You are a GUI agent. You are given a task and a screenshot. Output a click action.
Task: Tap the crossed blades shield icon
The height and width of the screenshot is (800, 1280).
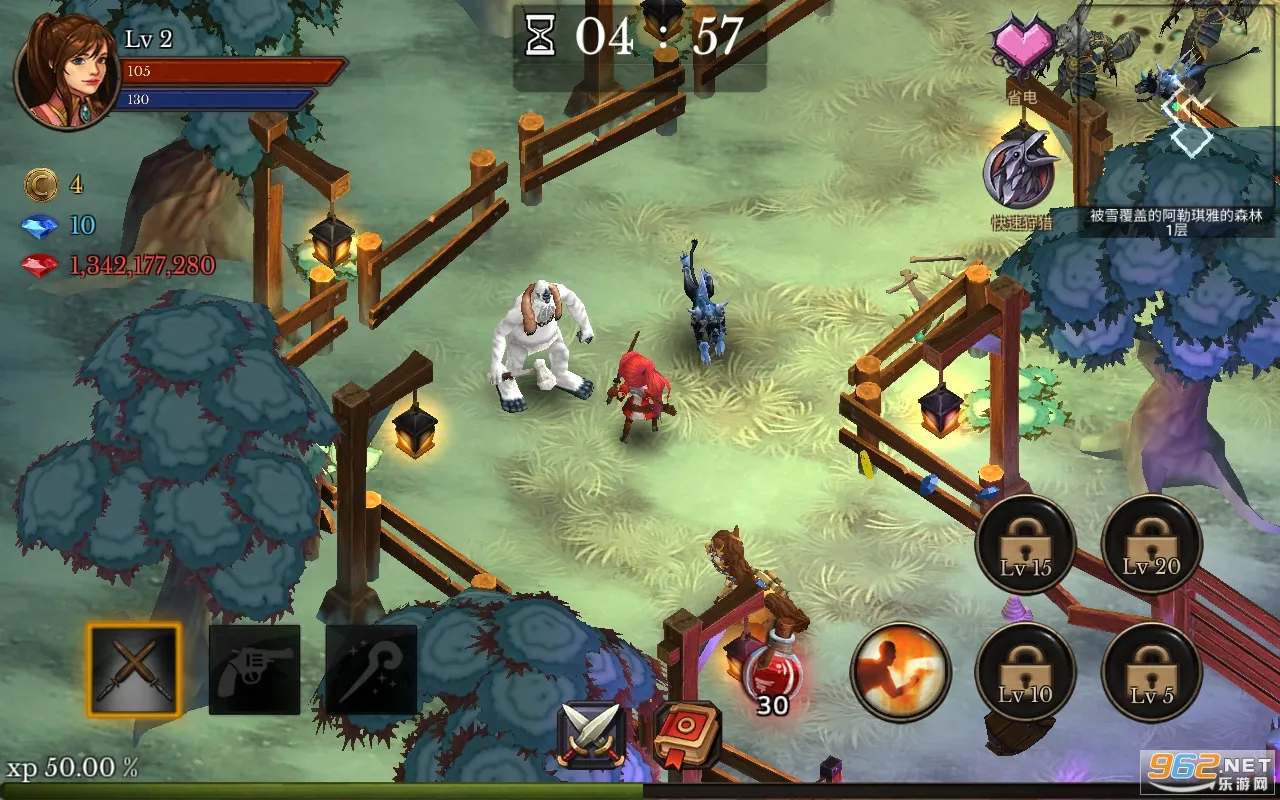click(591, 734)
